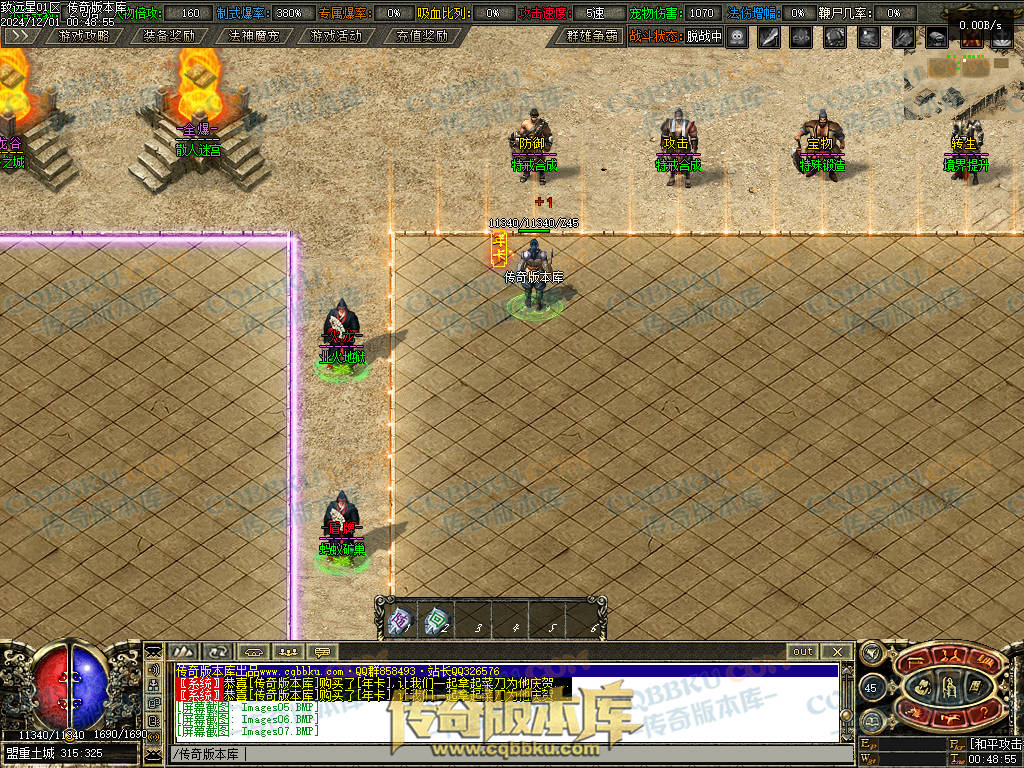Viewport: 1024px width, 768px height.
Task: Open the 装备奖励 equipment rewards panel
Action: (169, 36)
